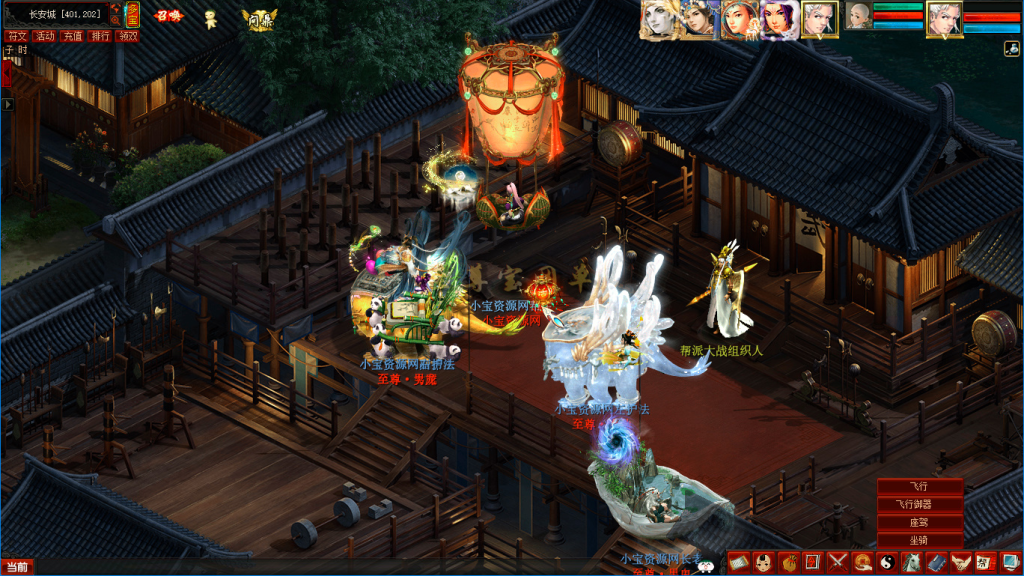Open the crossed swords combat icon
Viewport: 1024px width, 576px height.
837,563
